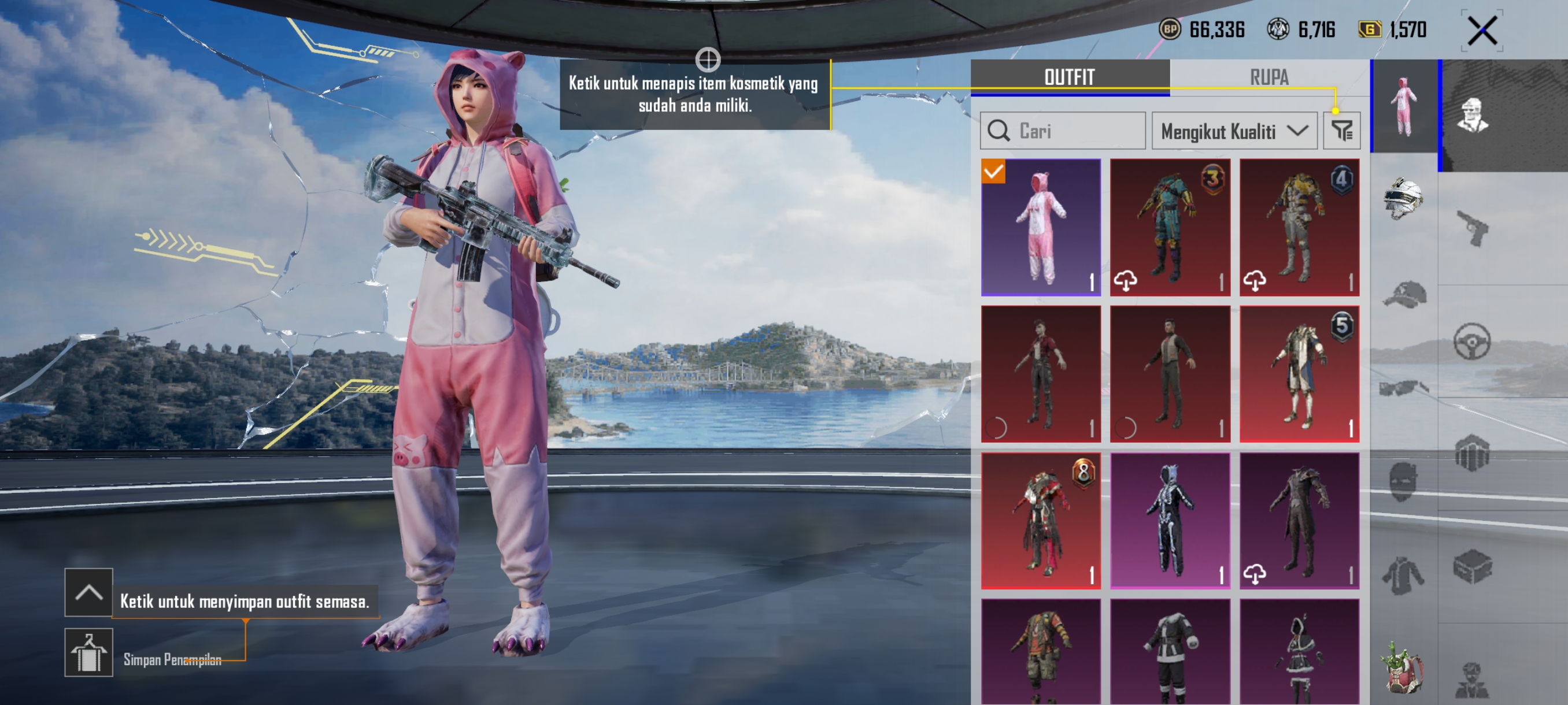Screen dimensions: 1568x705
Task: Open the Mengikut Kualiti sort dropdown
Action: click(1233, 131)
